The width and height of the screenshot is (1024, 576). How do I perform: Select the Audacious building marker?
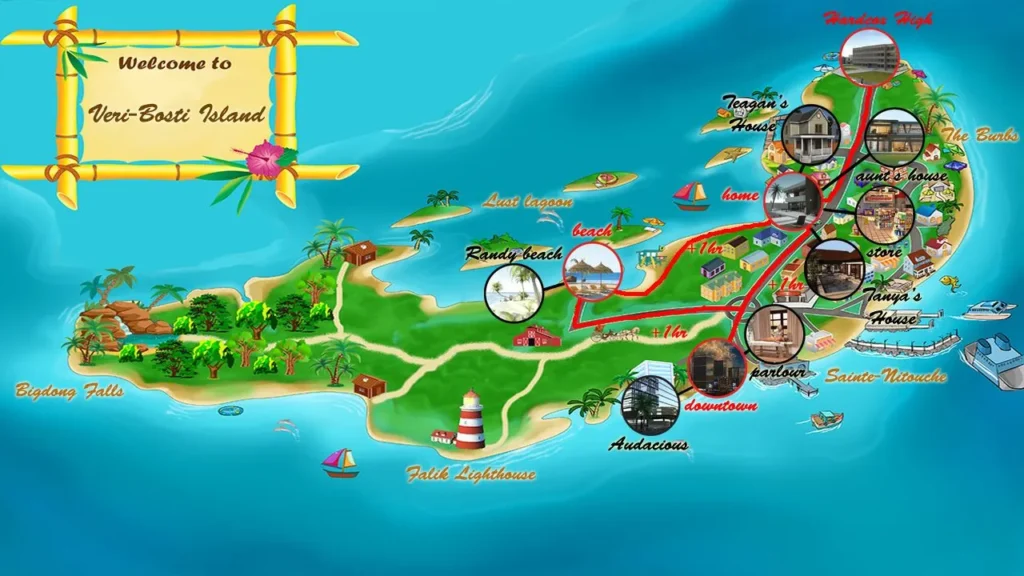(649, 404)
